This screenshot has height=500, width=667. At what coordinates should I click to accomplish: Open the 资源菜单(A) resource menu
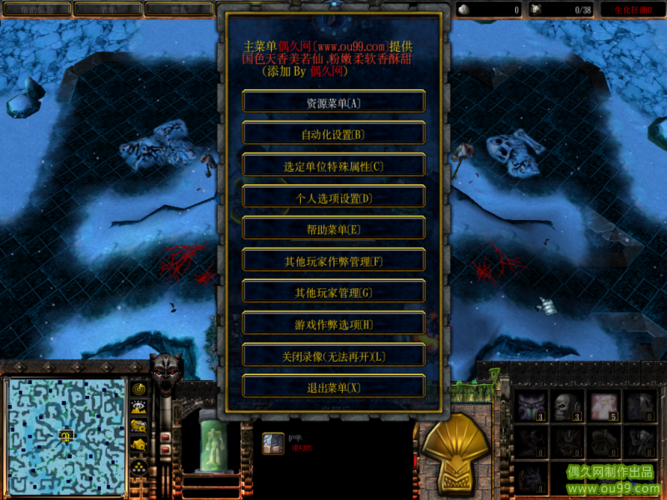pyautogui.click(x=333, y=103)
